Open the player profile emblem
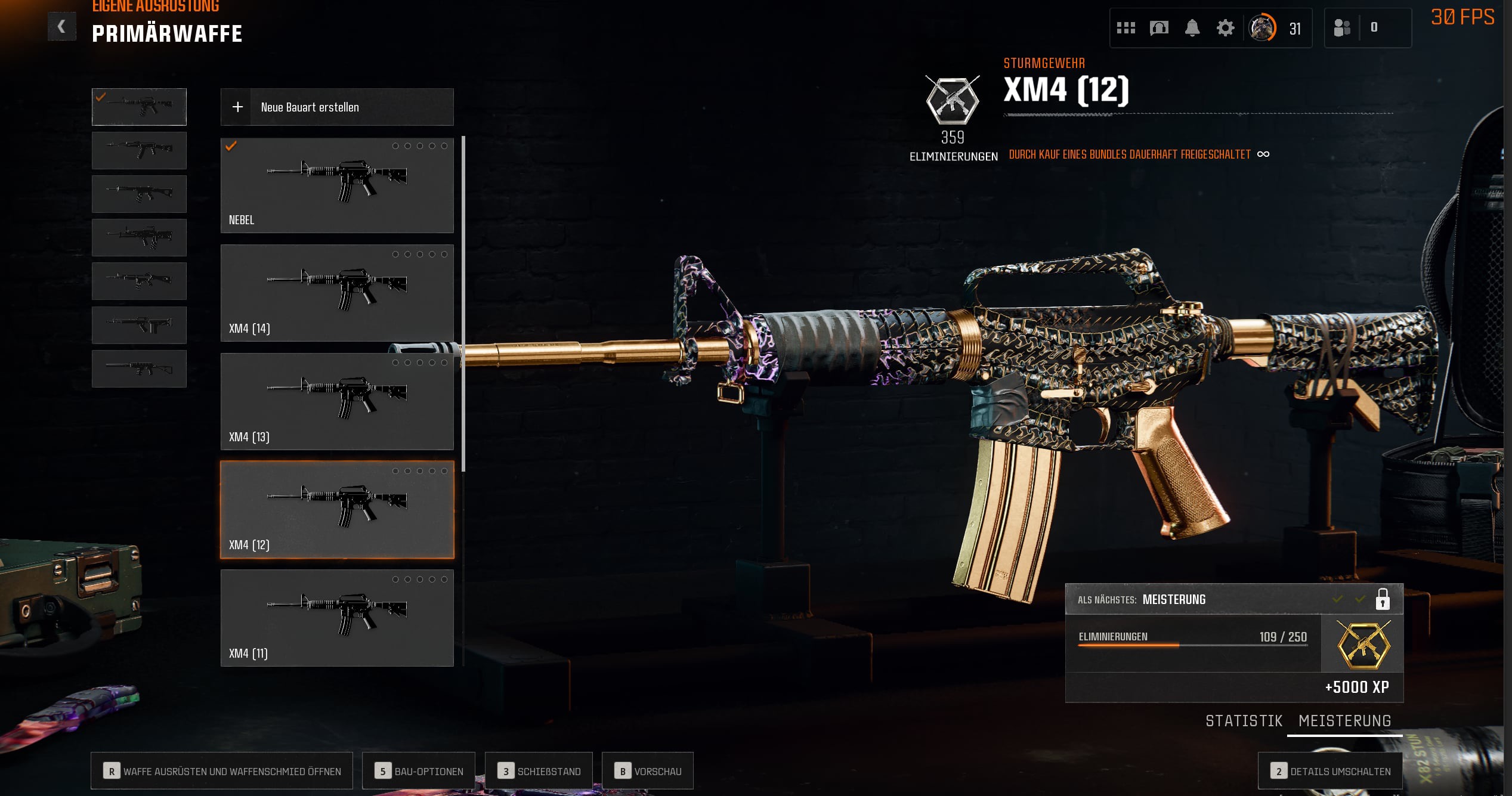Viewport: 1512px width, 796px height. click(x=1262, y=28)
